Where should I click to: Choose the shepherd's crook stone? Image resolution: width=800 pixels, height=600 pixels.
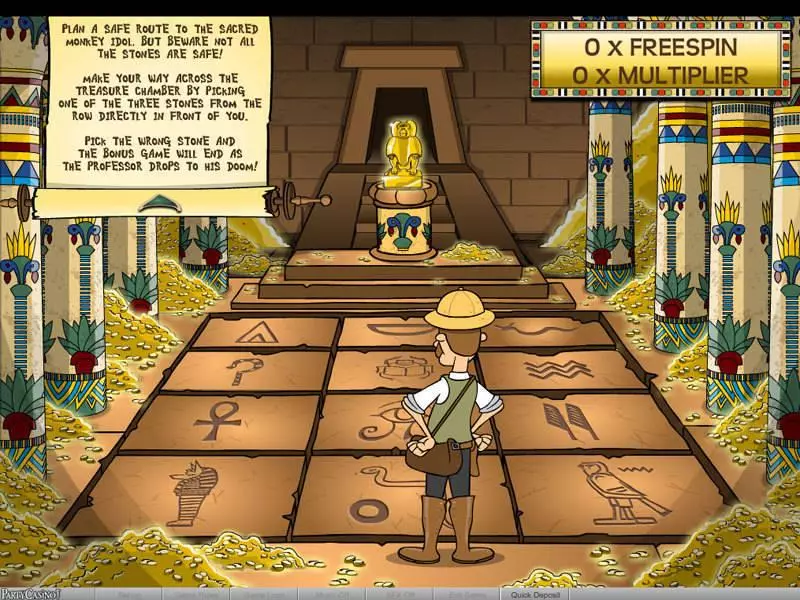coord(243,370)
